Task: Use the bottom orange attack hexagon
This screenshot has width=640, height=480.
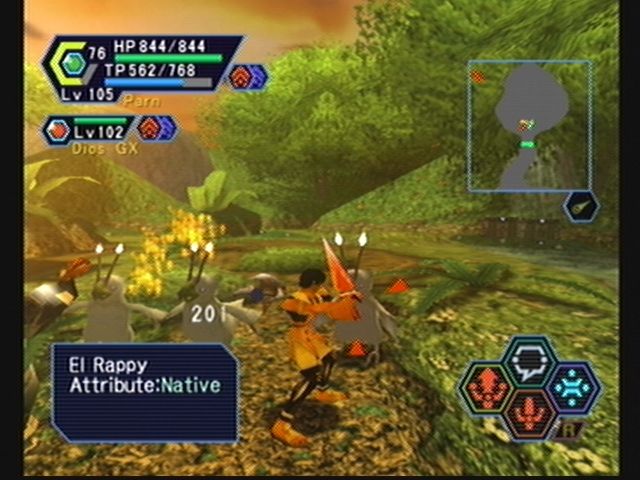Action: (x=529, y=413)
